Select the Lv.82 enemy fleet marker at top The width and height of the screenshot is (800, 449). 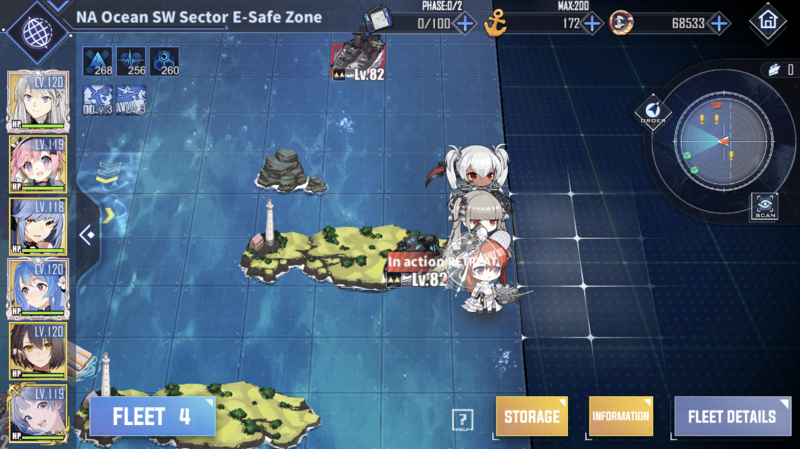pyautogui.click(x=358, y=58)
